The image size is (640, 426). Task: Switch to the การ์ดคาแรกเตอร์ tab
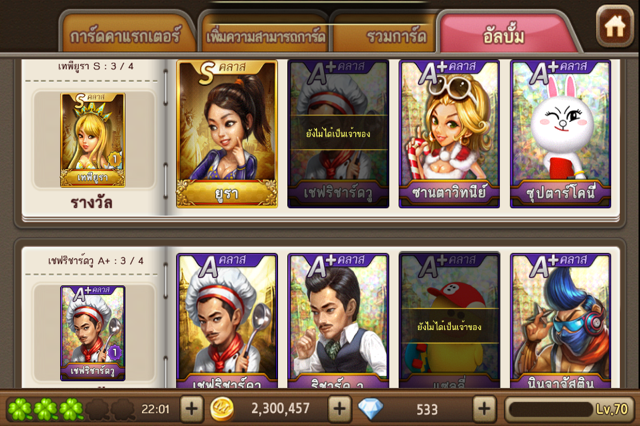[125, 36]
